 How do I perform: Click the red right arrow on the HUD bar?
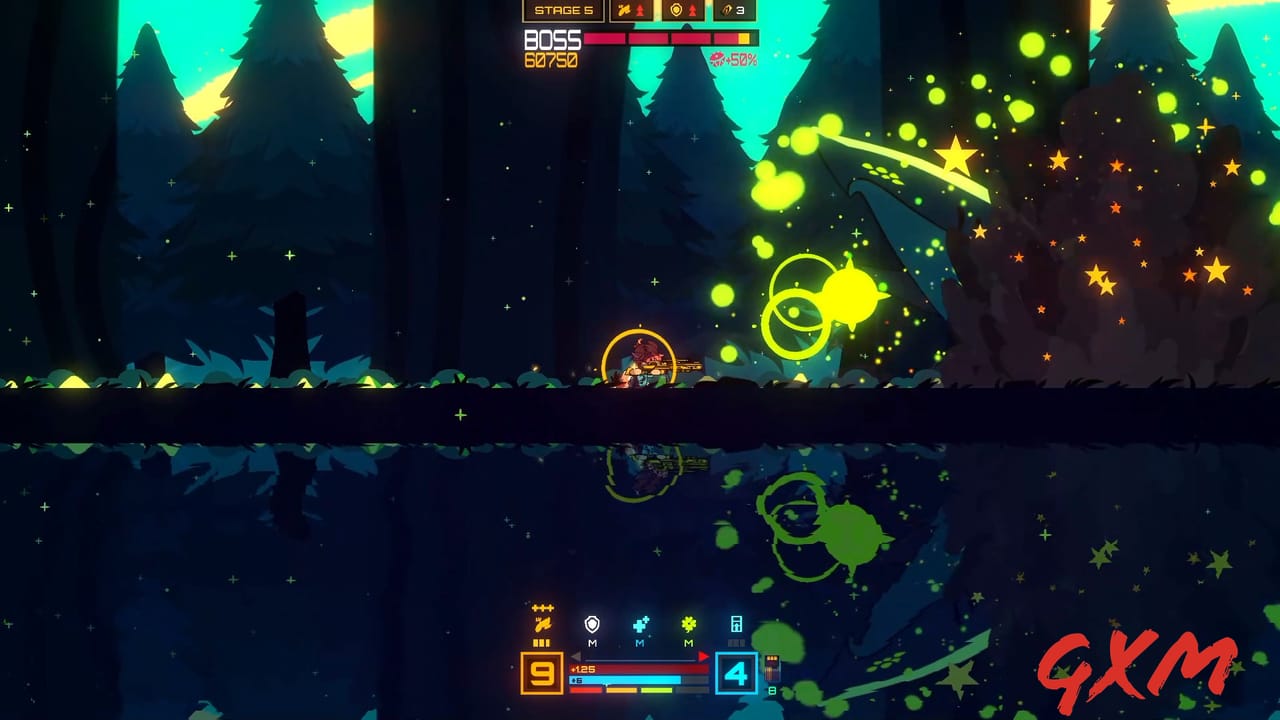click(703, 656)
